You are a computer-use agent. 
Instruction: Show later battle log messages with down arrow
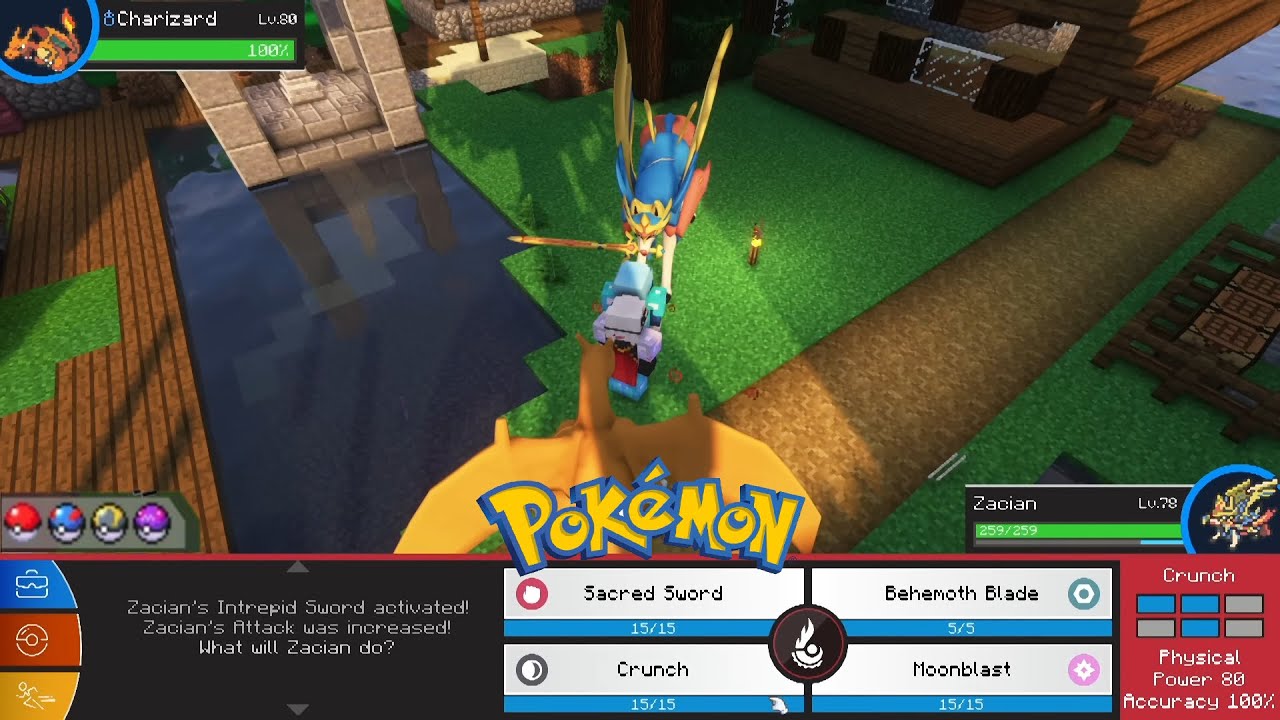tap(298, 709)
